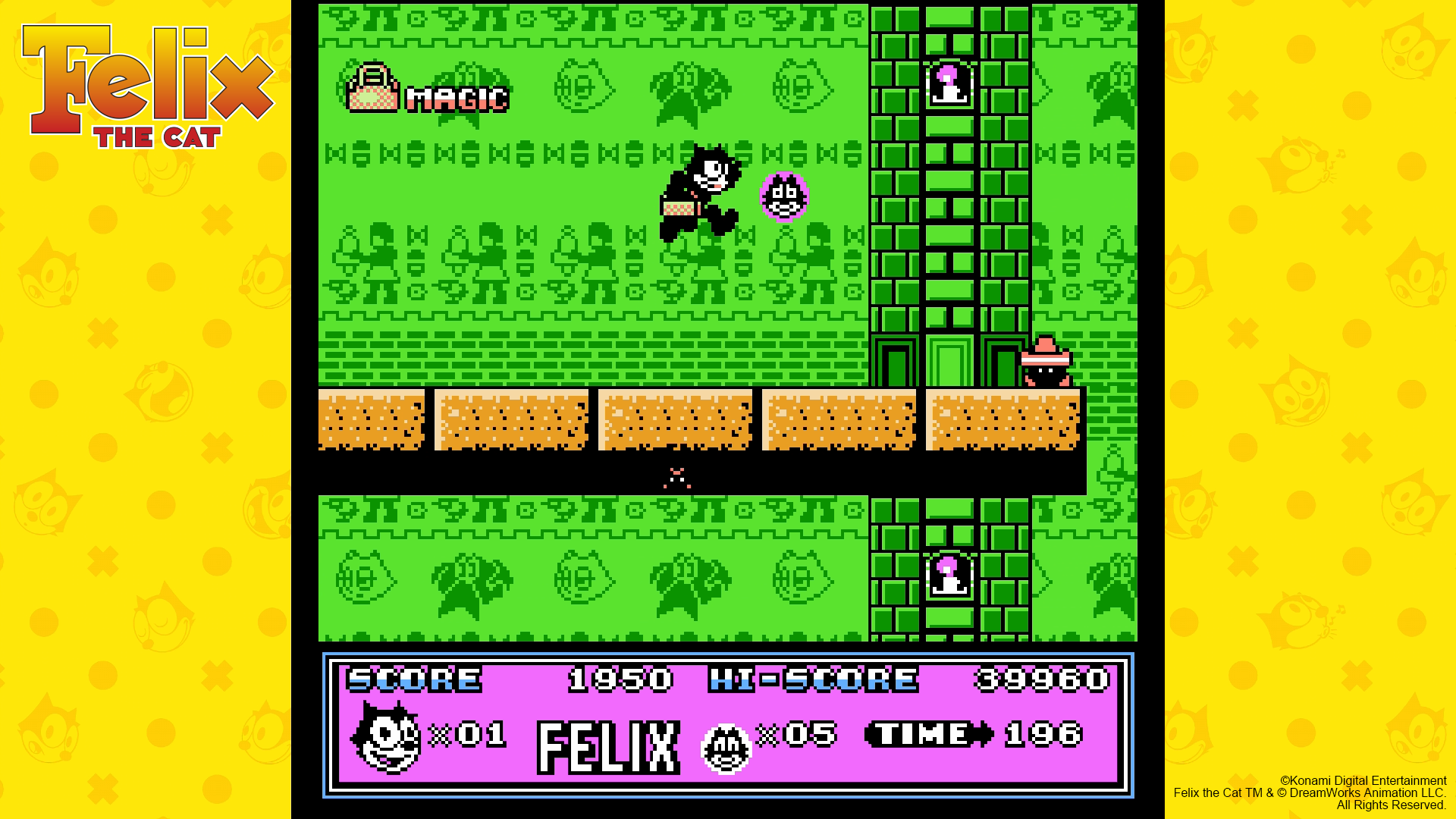
Task: Click the mushroom lamp in the upper tower
Action: (949, 85)
